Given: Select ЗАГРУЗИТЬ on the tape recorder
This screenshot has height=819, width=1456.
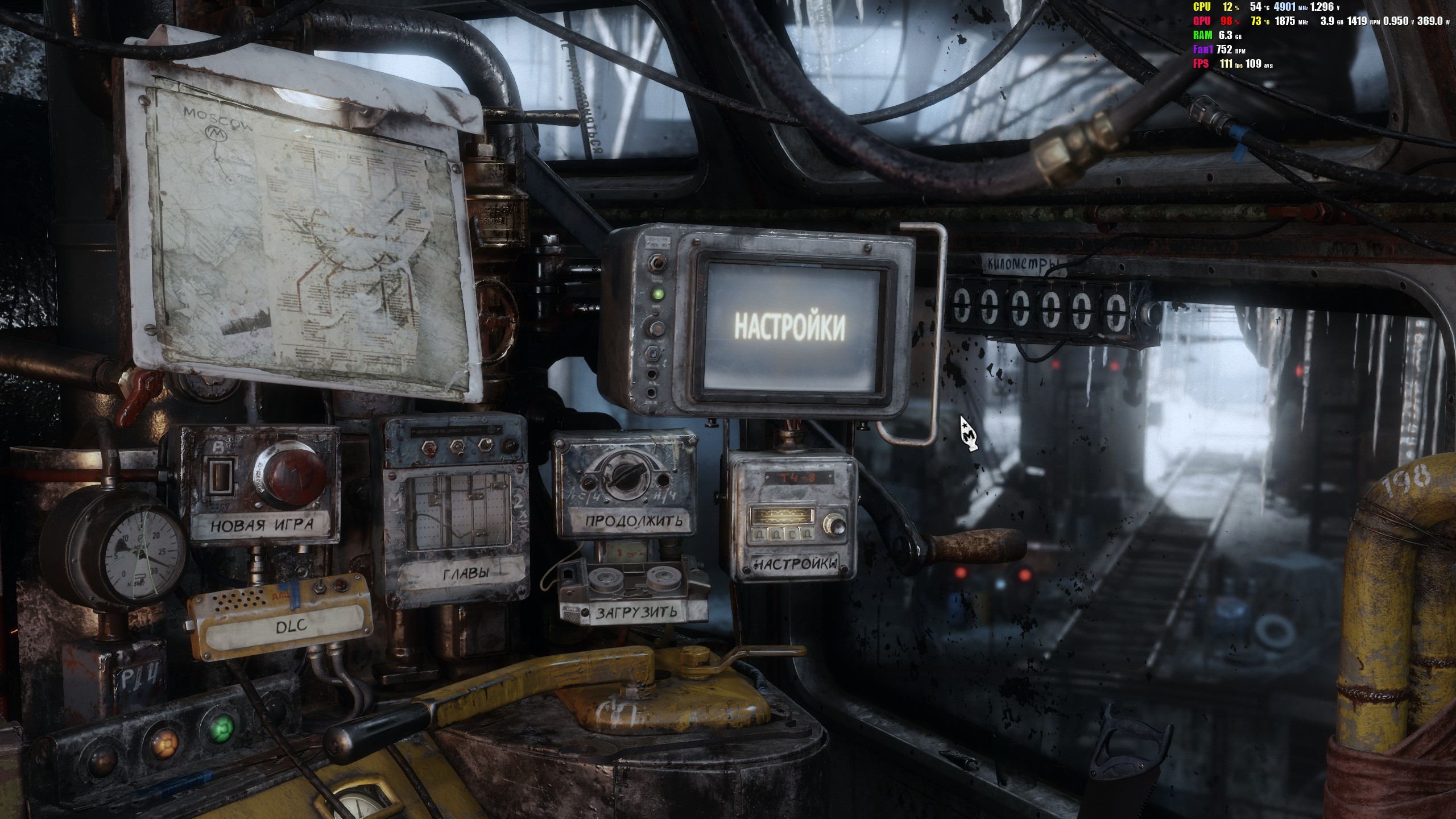Looking at the screenshot, I should [x=636, y=613].
